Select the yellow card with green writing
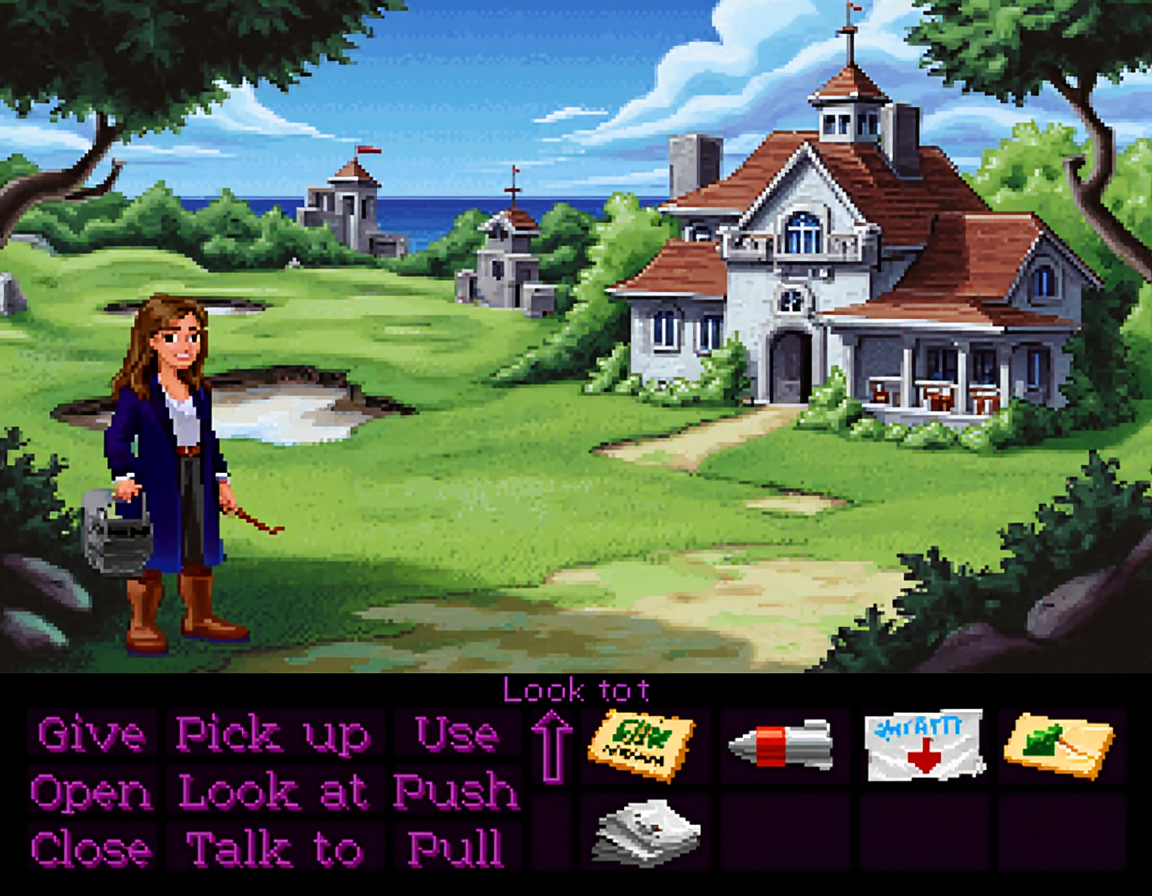 coord(641,746)
